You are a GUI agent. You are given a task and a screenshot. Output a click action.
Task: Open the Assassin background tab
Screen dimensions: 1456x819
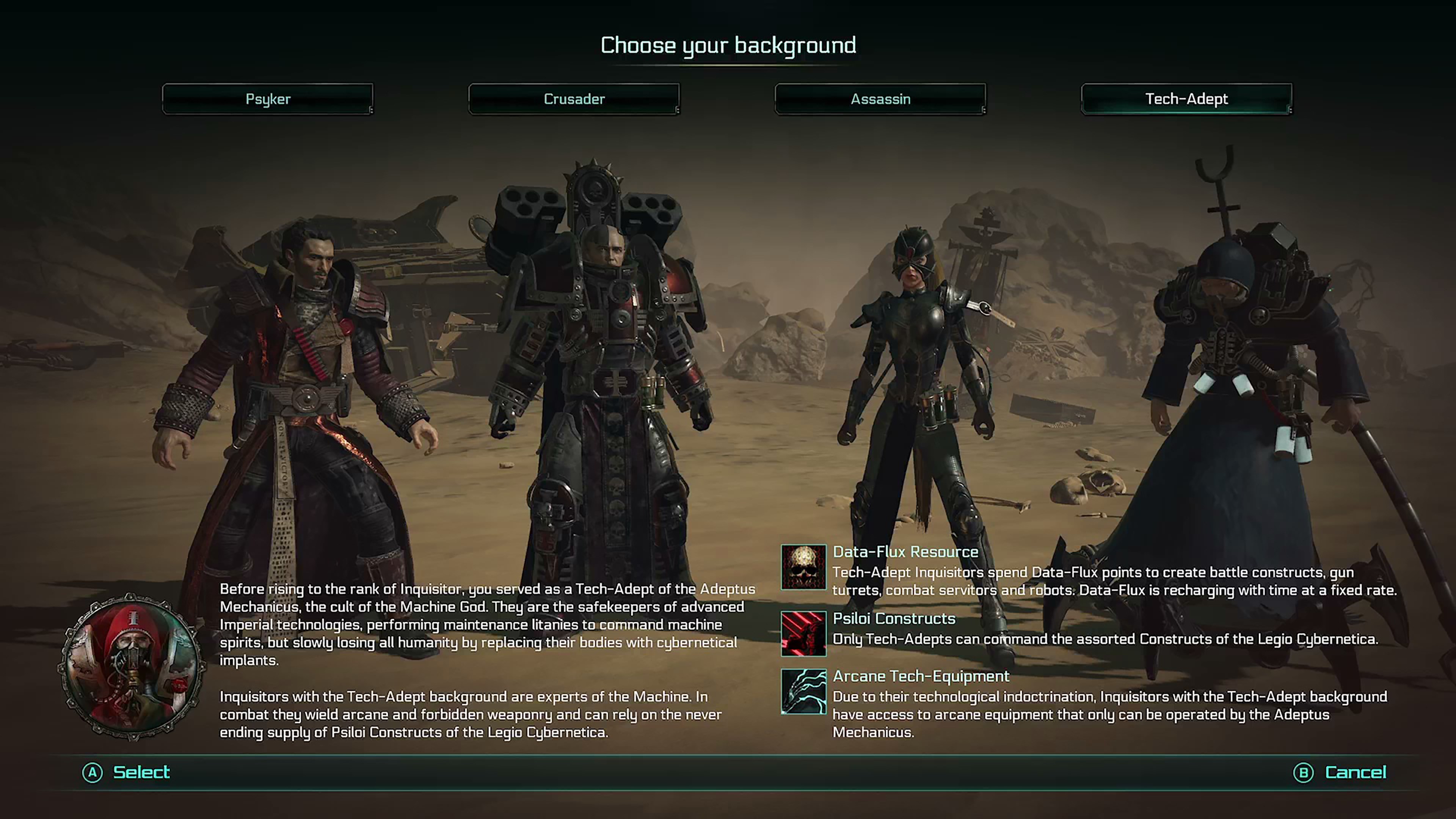880,99
